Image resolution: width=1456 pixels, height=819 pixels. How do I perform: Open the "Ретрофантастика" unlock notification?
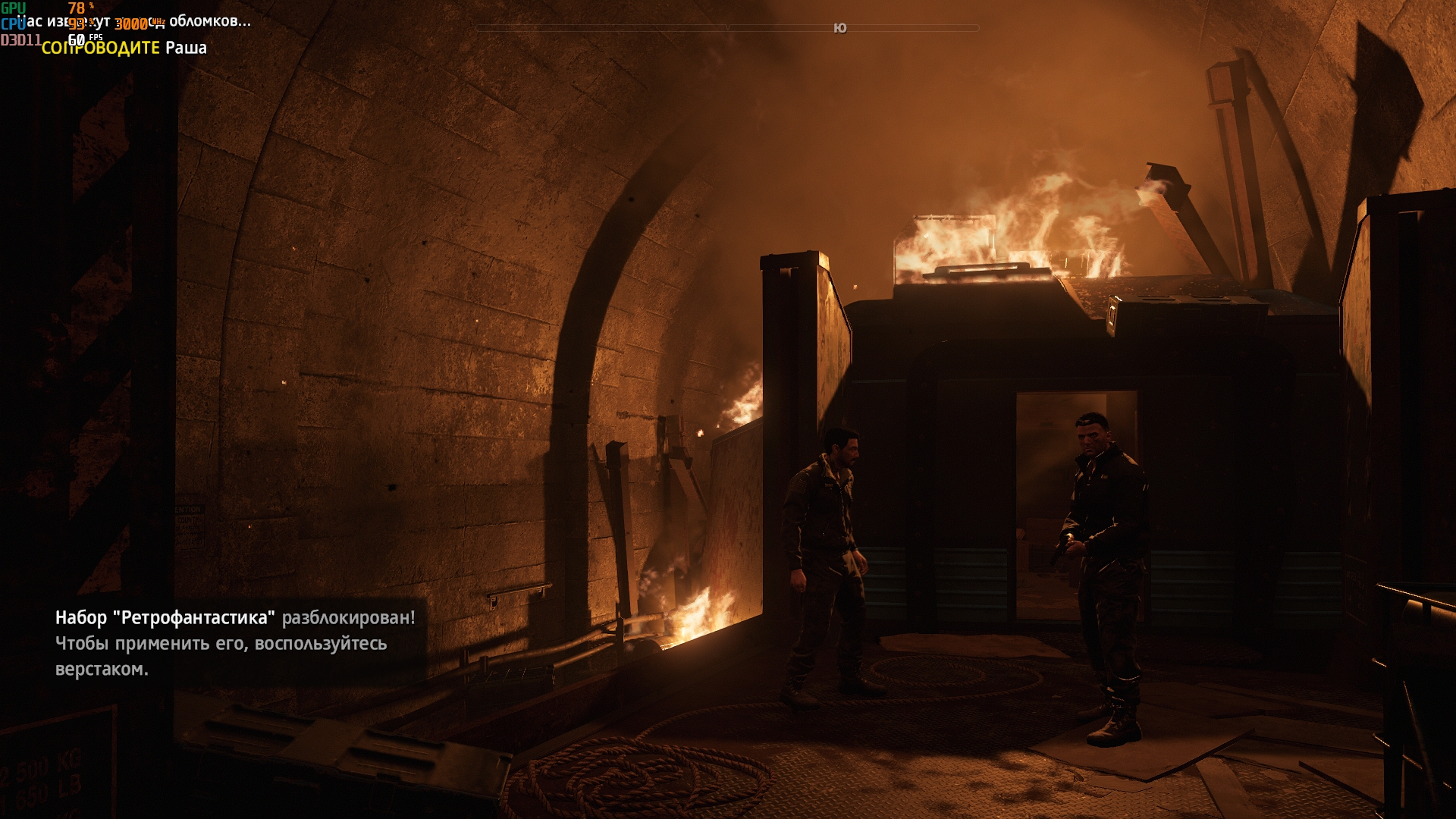[235, 642]
